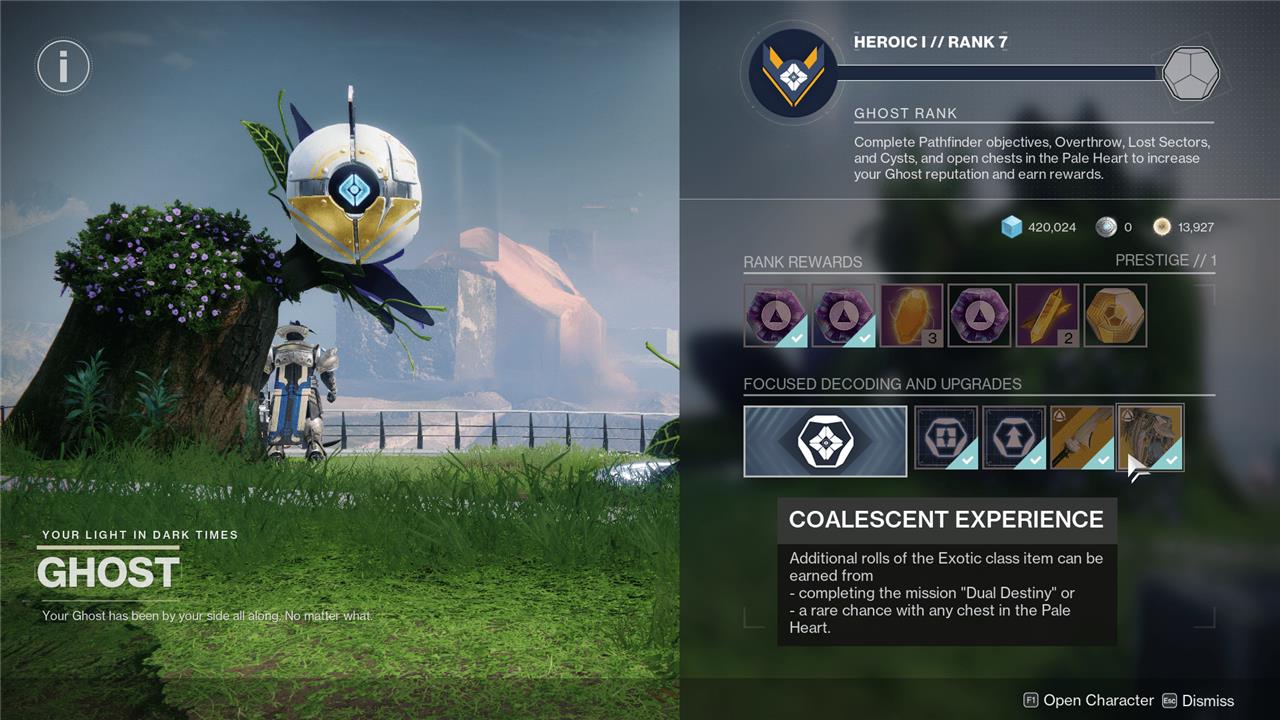Choose the golden crystal reward with count 2
Viewport: 1280px width, 720px height.
1047,315
